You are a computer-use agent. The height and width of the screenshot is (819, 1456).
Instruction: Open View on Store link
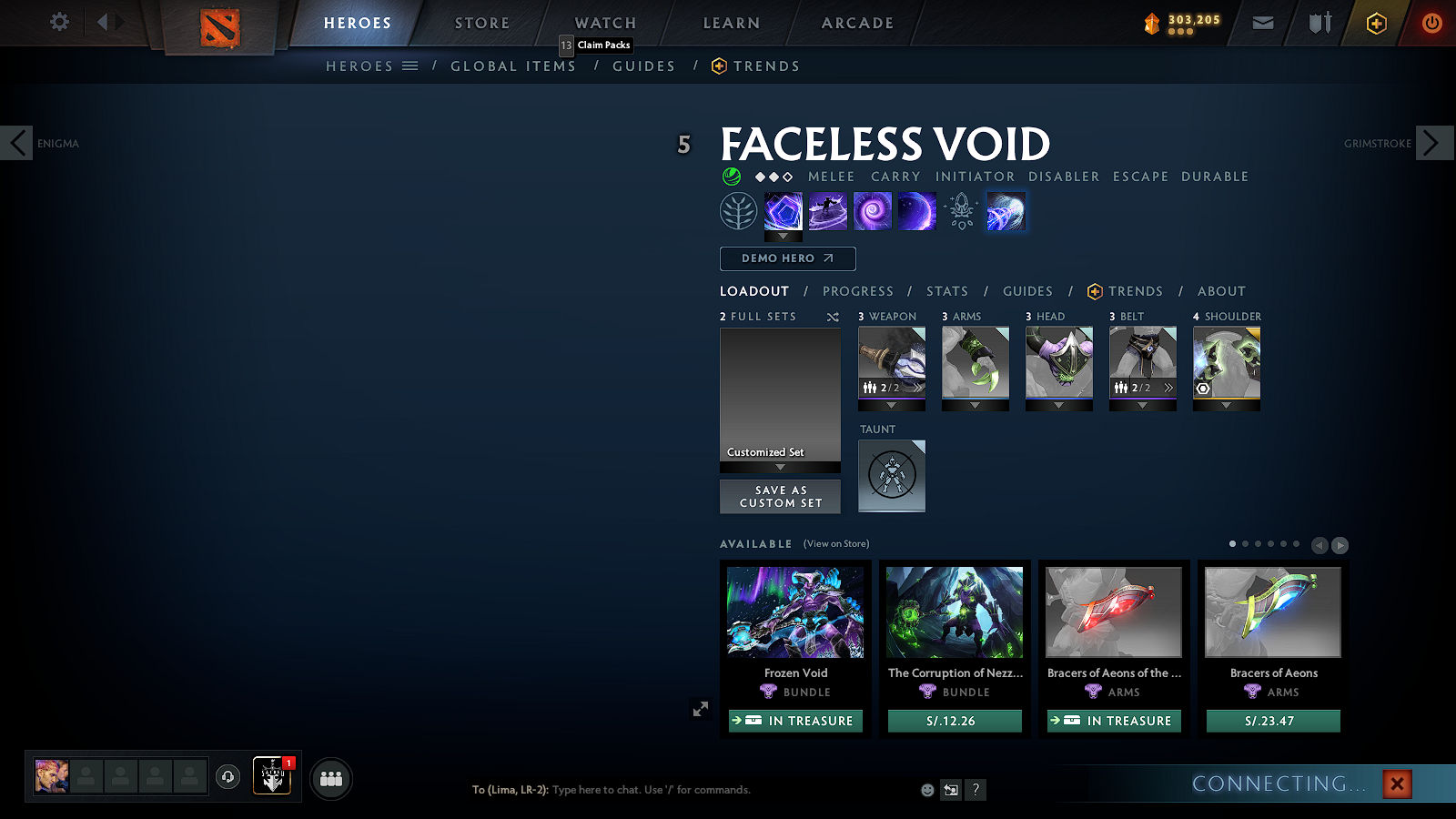click(x=834, y=543)
